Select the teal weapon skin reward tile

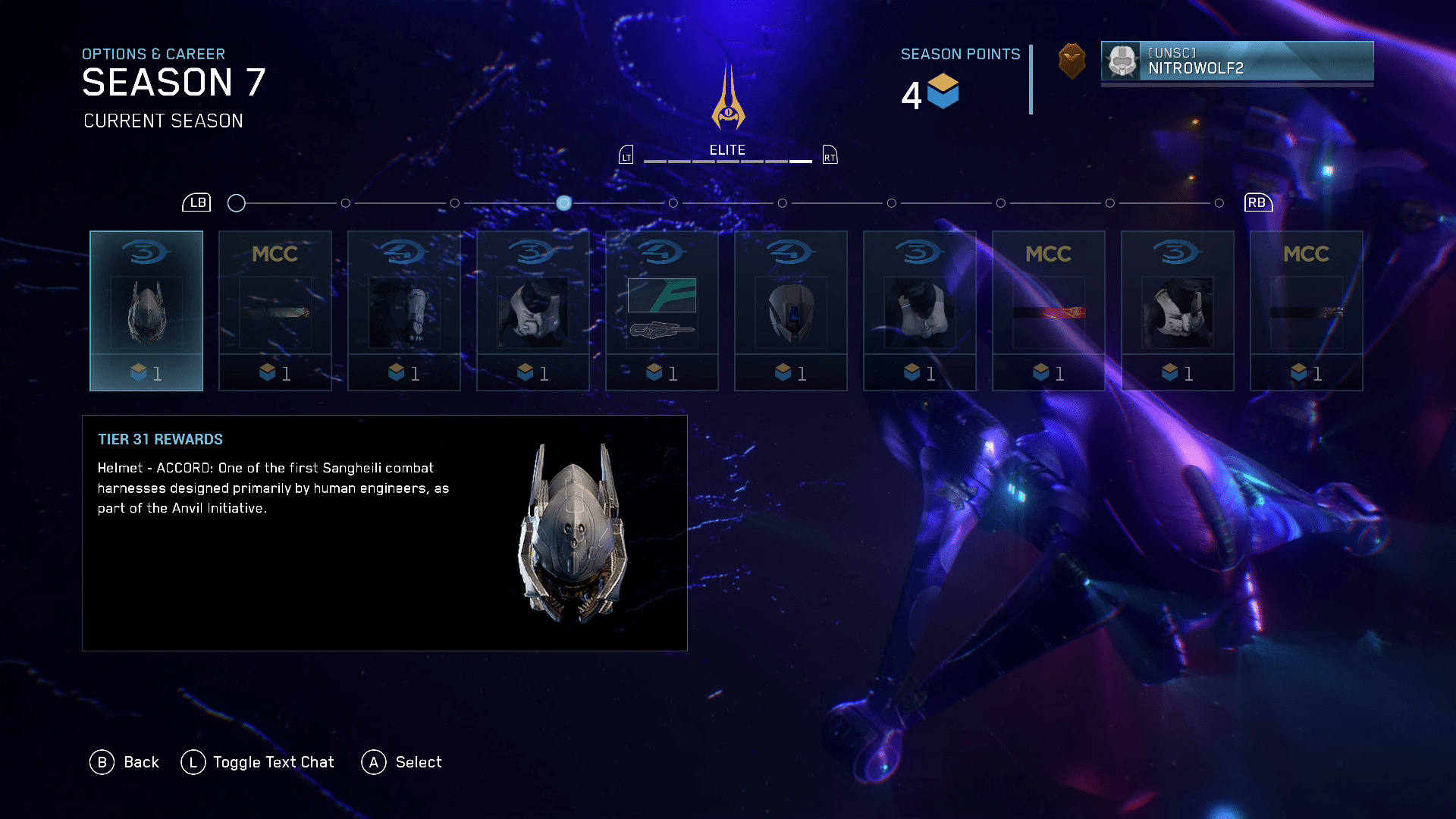[x=662, y=311]
